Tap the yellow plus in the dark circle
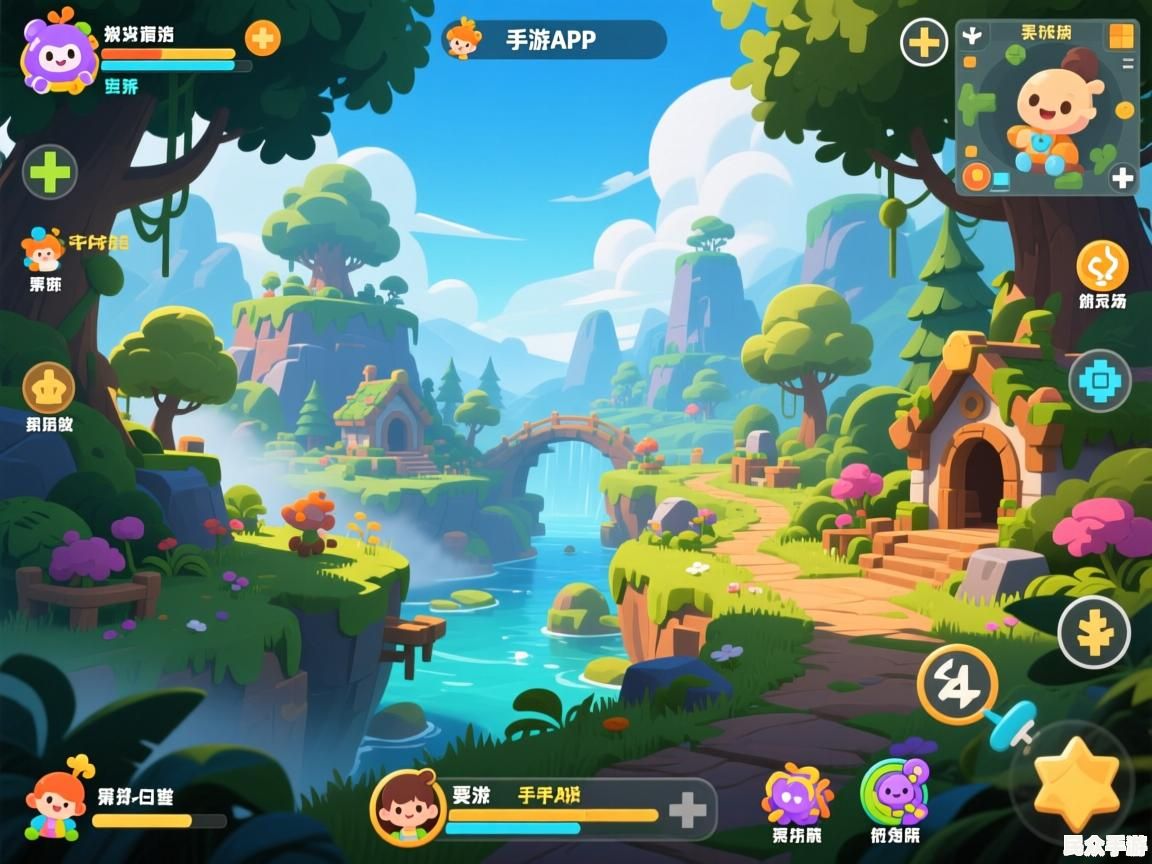 click(924, 43)
